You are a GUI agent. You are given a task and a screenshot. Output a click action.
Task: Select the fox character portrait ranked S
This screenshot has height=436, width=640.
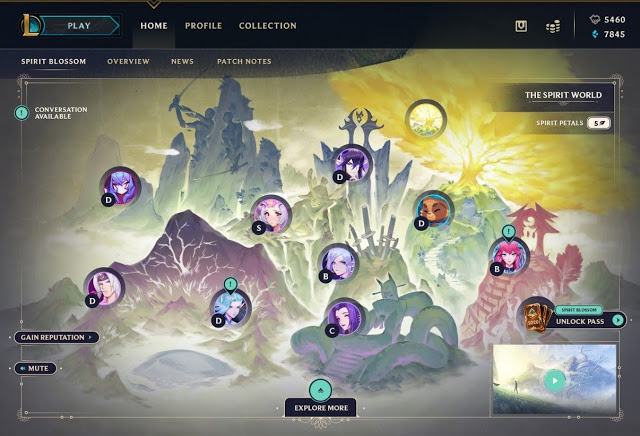(272, 212)
